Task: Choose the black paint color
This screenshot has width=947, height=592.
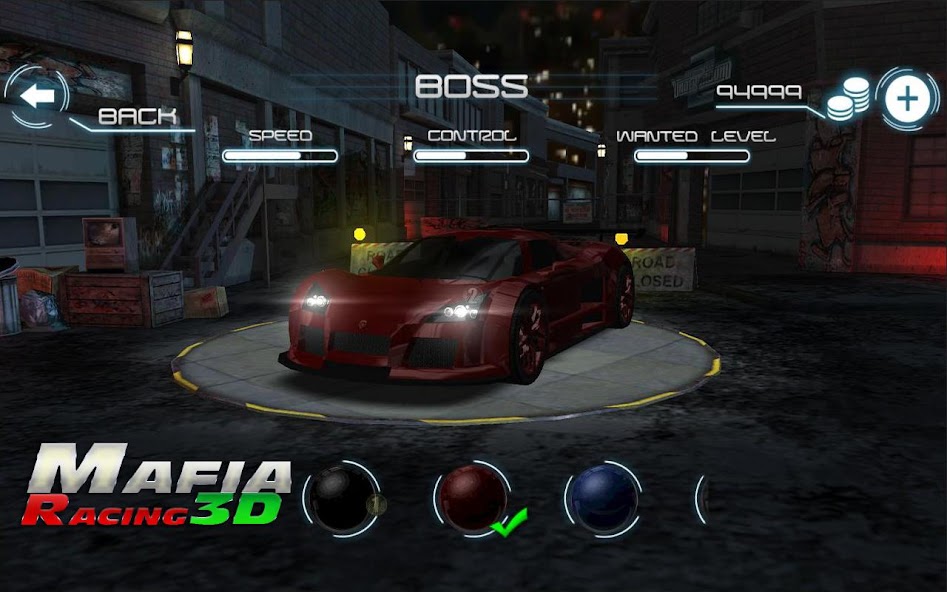Action: coord(339,499)
